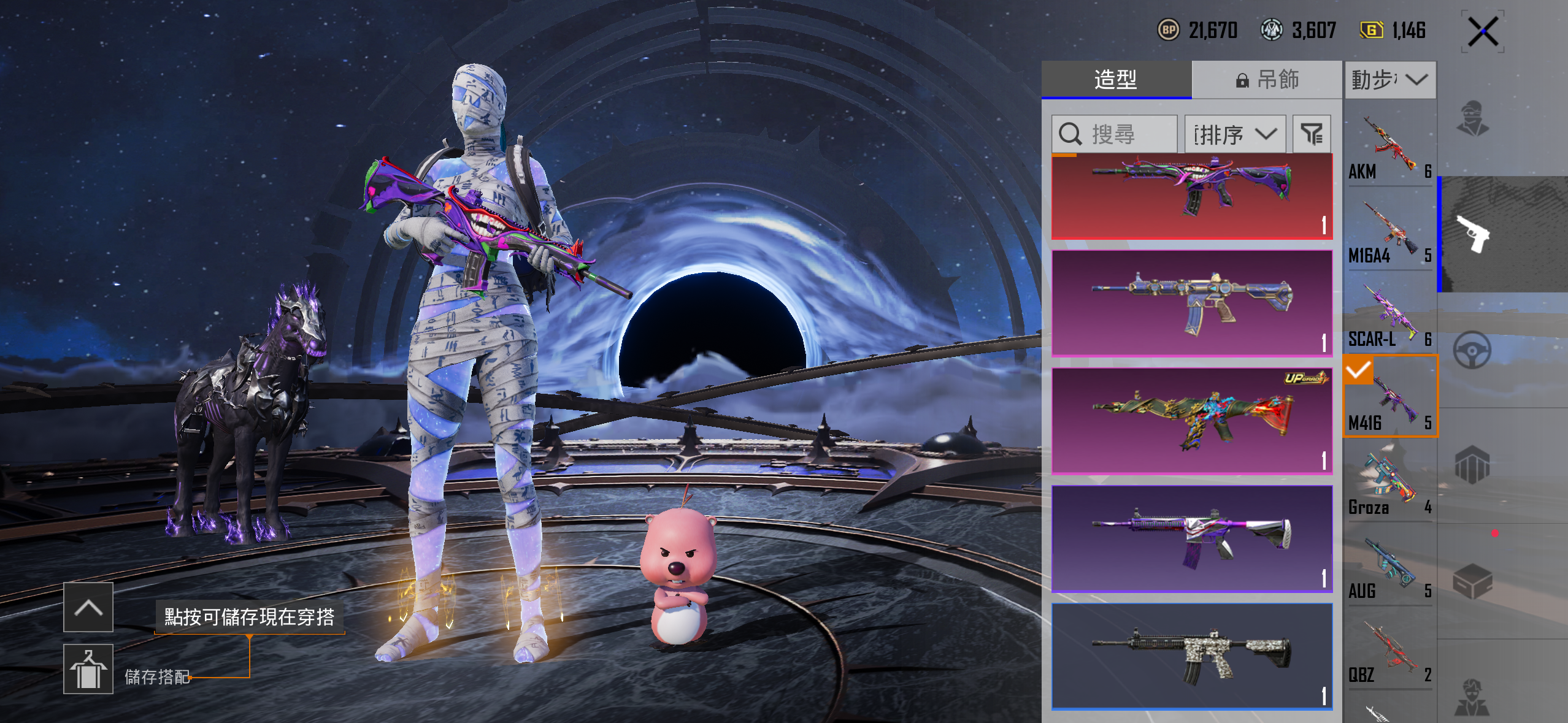The width and height of the screenshot is (1568, 723).
Task: Expand the up-arrow panel button
Action: (88, 607)
